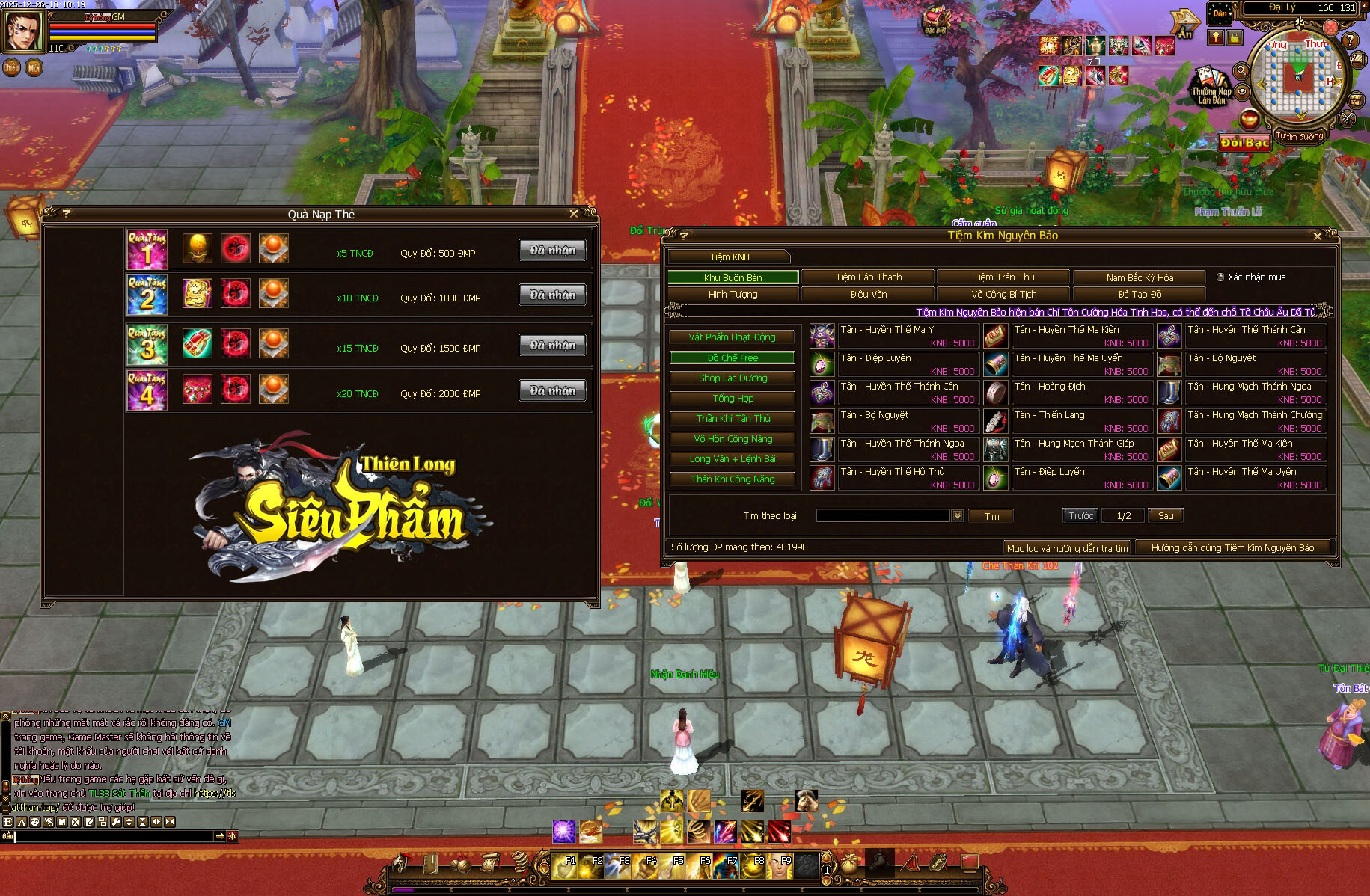The height and width of the screenshot is (896, 1370).
Task: Open the Tiệm Trân Thú tab
Action: (x=1003, y=277)
